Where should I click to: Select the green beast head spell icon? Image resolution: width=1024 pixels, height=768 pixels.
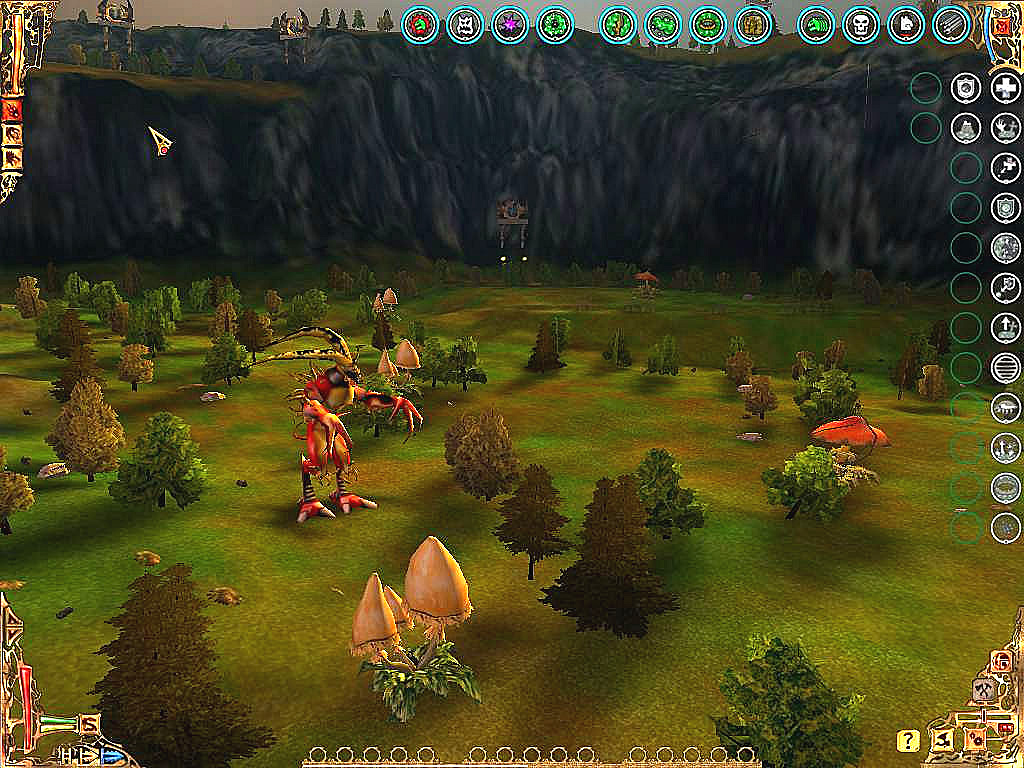(x=816, y=24)
